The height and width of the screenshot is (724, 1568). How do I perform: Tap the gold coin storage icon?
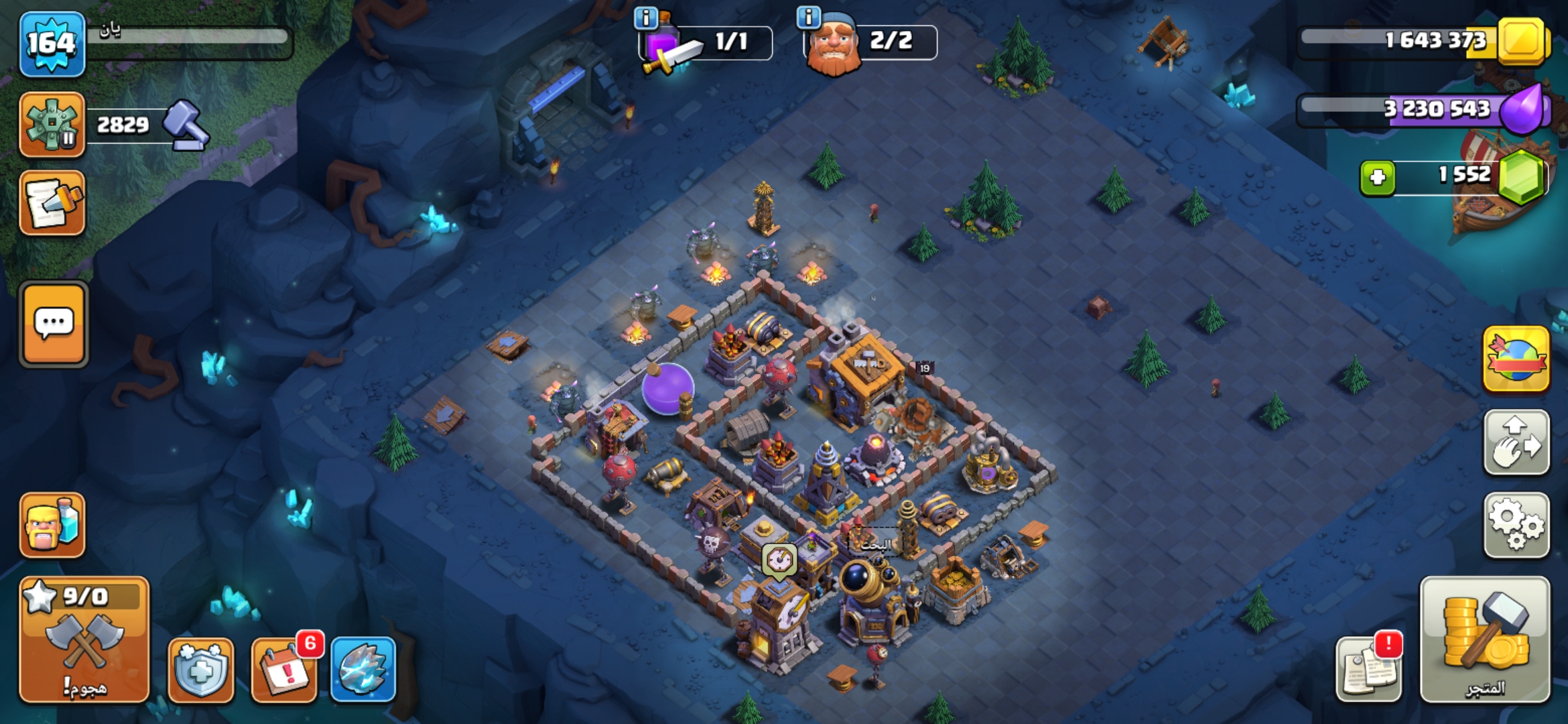1521,40
